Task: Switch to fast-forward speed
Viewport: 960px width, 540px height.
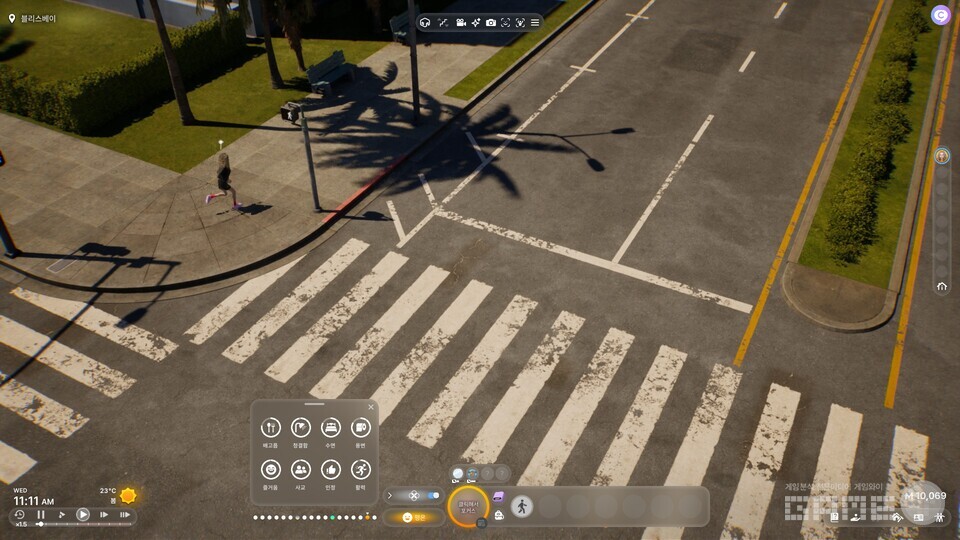Action: point(104,515)
